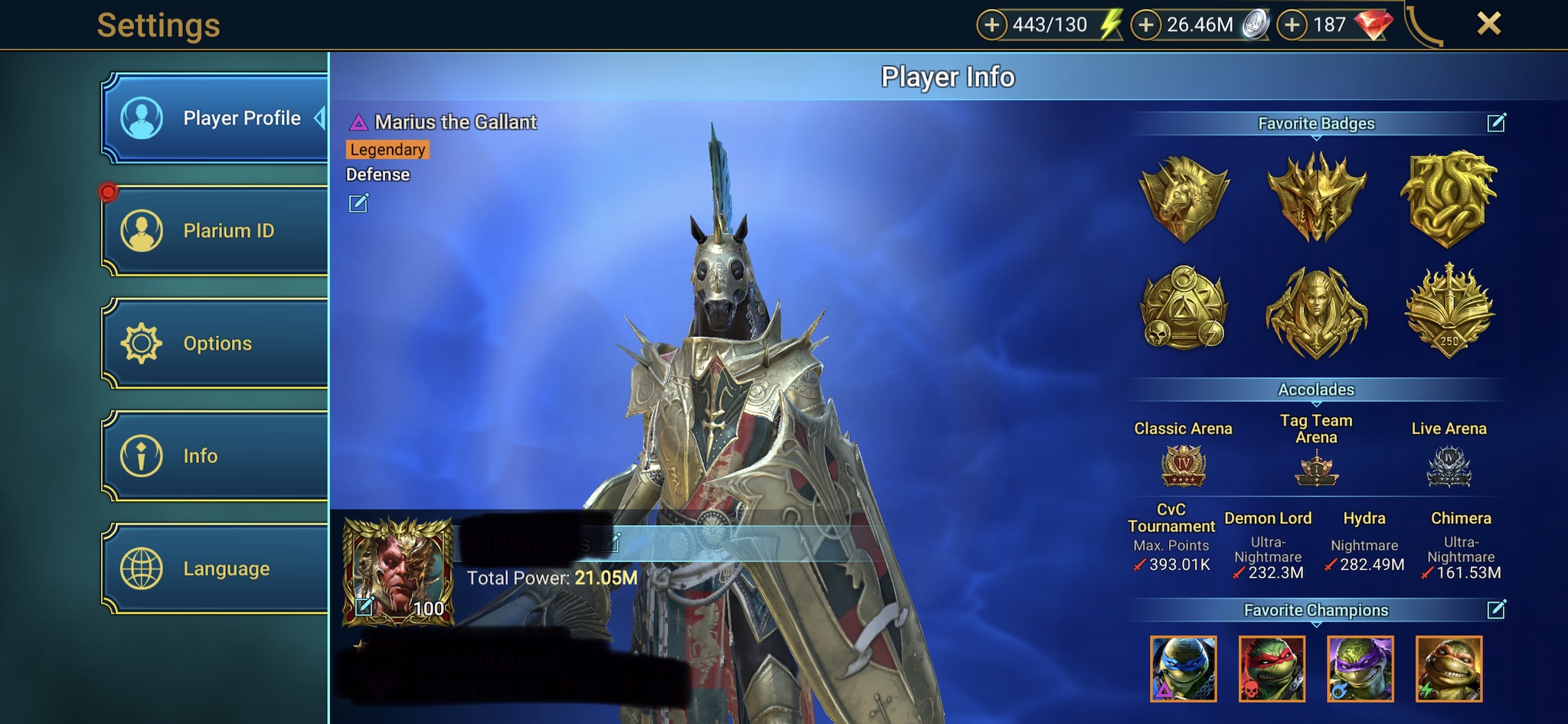Add silver using the plus button
Image resolution: width=1568 pixels, height=724 pixels.
pyautogui.click(x=1146, y=24)
